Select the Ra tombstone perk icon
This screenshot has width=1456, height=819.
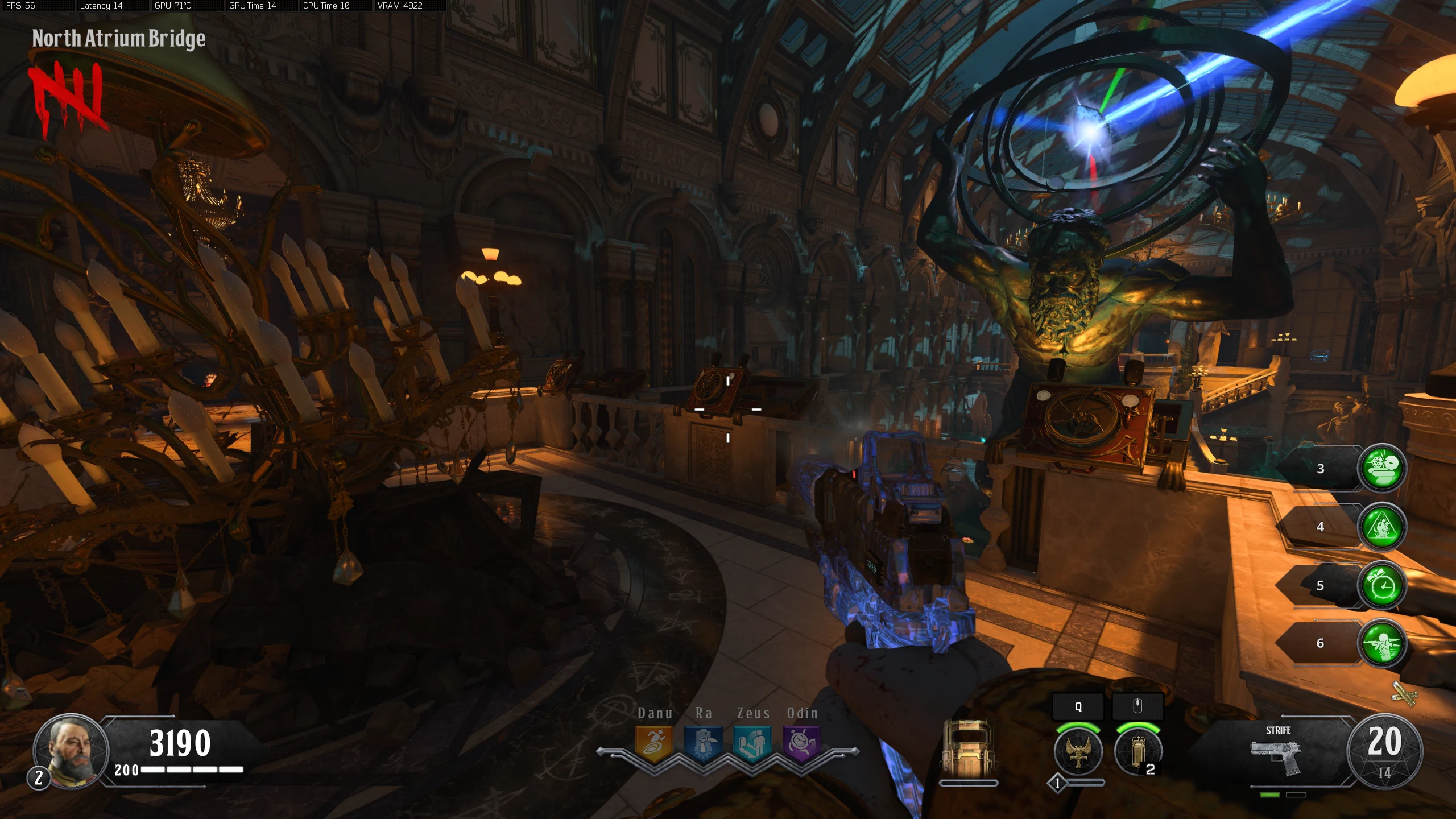703,743
